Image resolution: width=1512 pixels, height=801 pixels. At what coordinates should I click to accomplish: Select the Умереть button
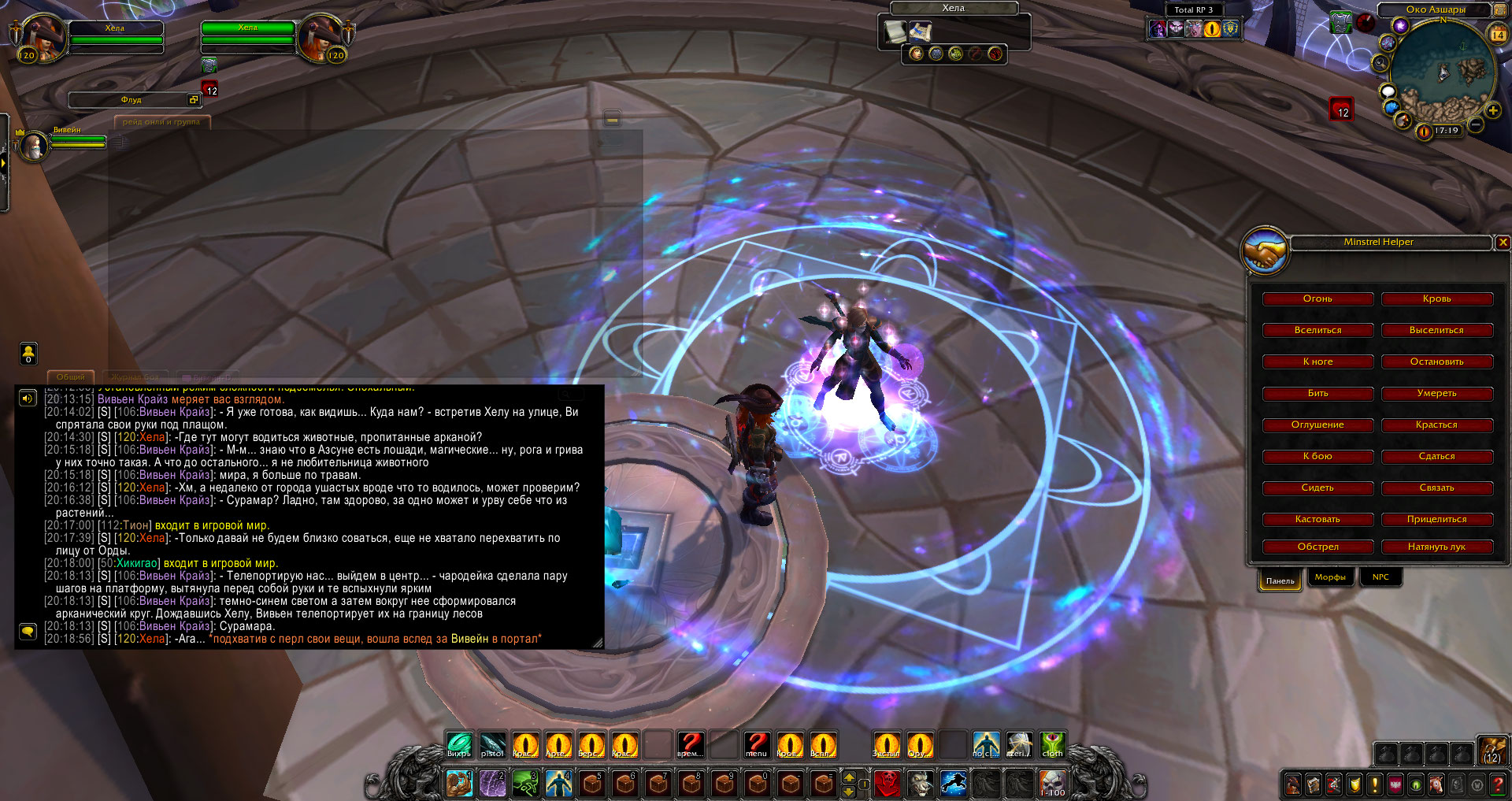(1436, 394)
